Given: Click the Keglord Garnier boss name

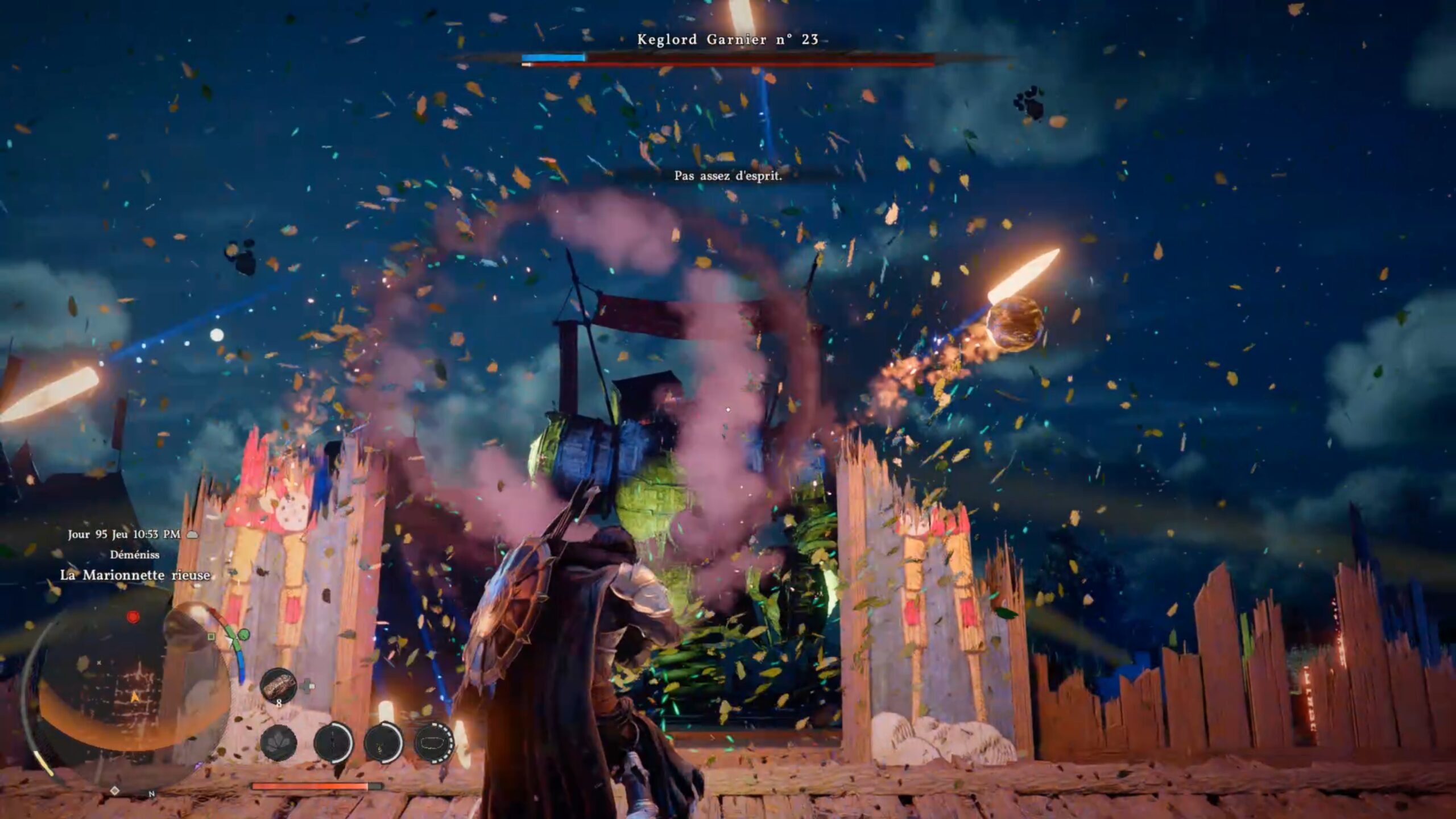Looking at the screenshot, I should tap(727, 39).
